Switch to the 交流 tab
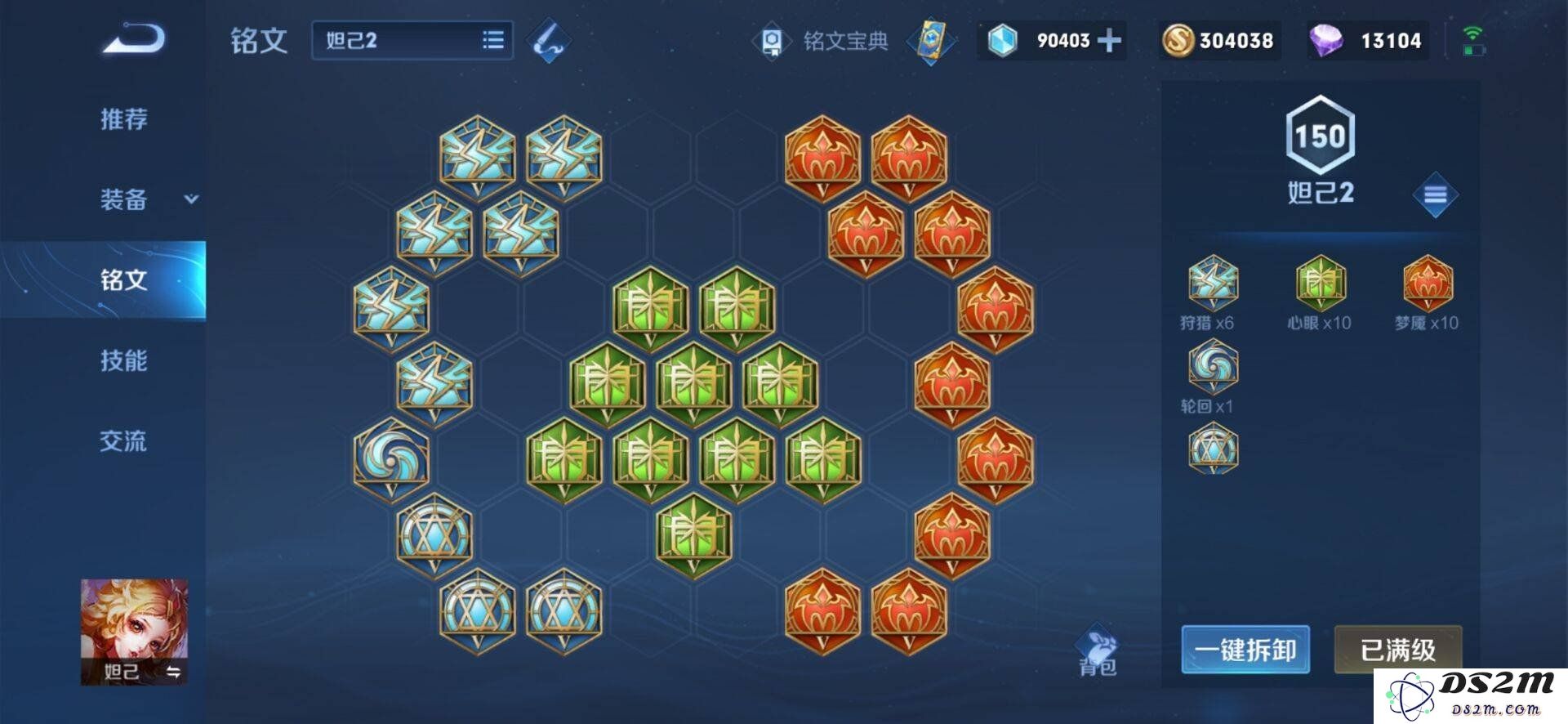The width and height of the screenshot is (1568, 724). coord(124,441)
